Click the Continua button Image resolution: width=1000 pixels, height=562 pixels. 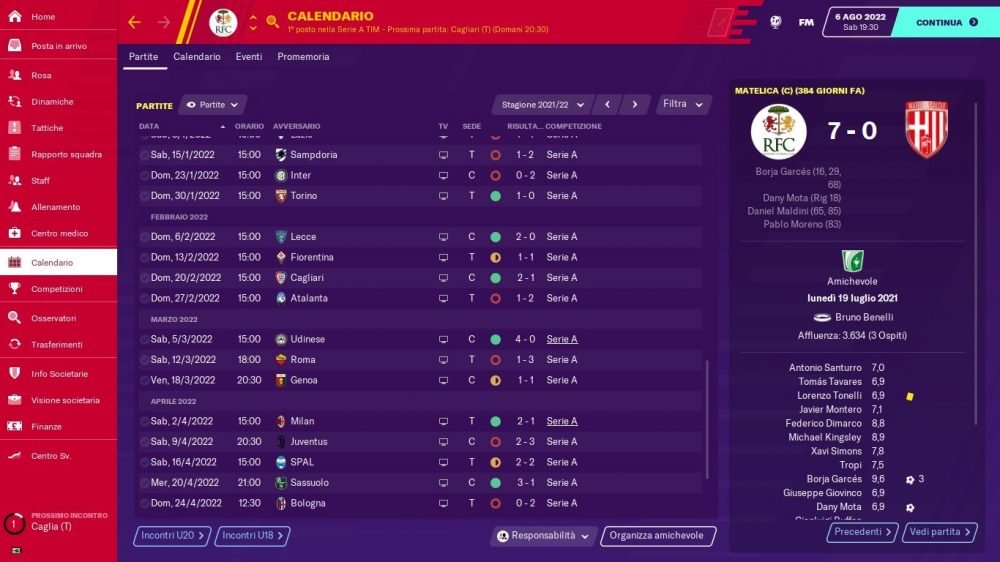[x=944, y=22]
